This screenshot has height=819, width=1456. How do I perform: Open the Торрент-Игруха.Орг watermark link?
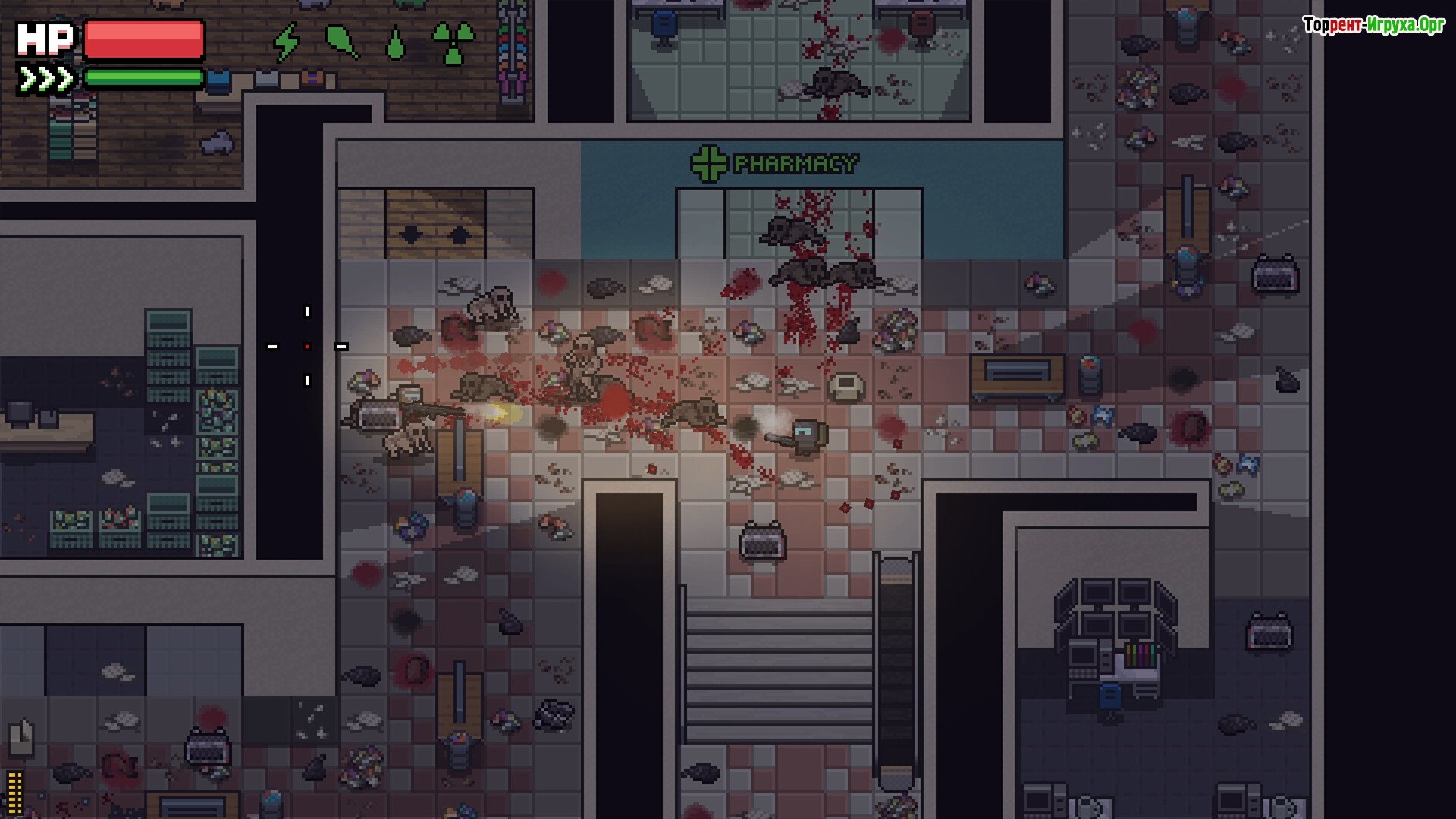(1373, 25)
